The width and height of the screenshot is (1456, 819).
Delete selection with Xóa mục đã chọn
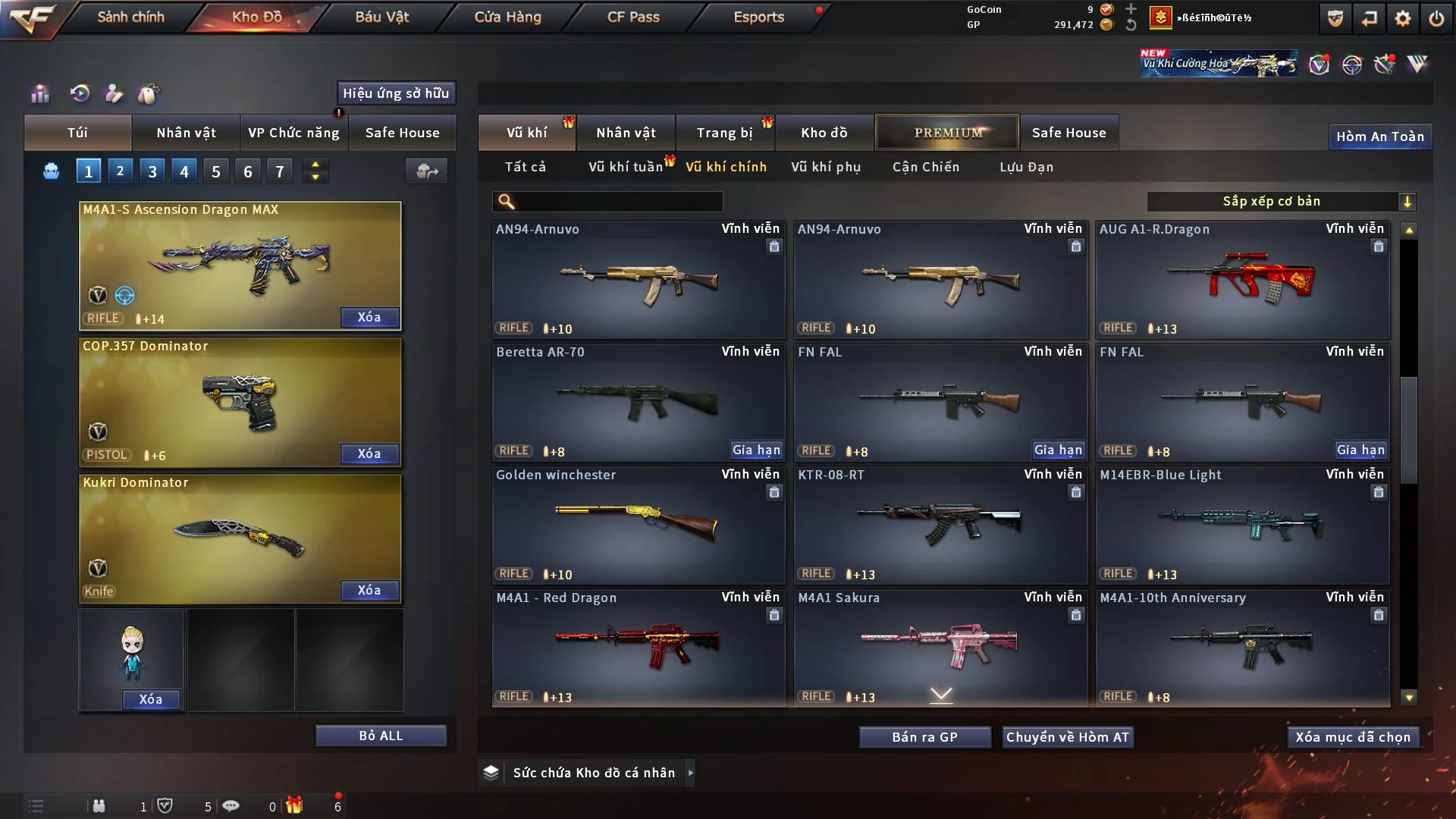(x=1352, y=737)
